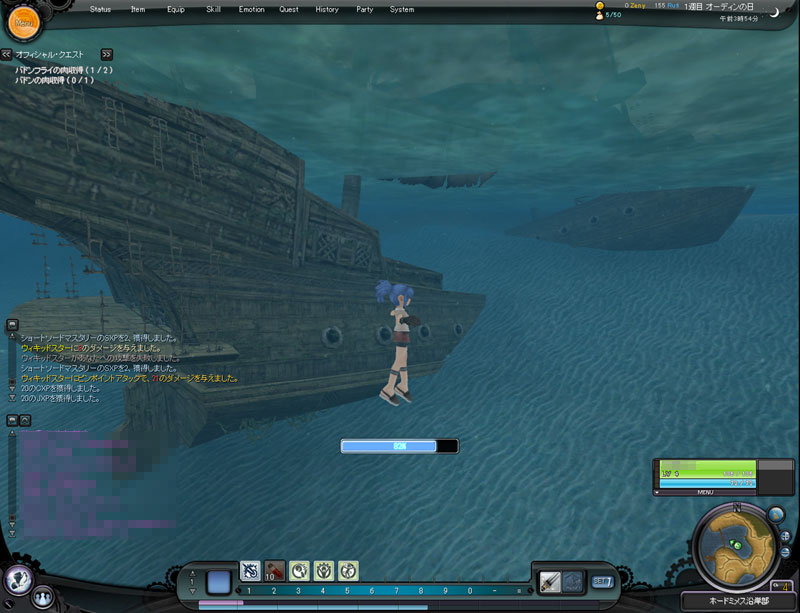This screenshot has height=613, width=800.
Task: Open the Emotion menu
Action: (251, 9)
